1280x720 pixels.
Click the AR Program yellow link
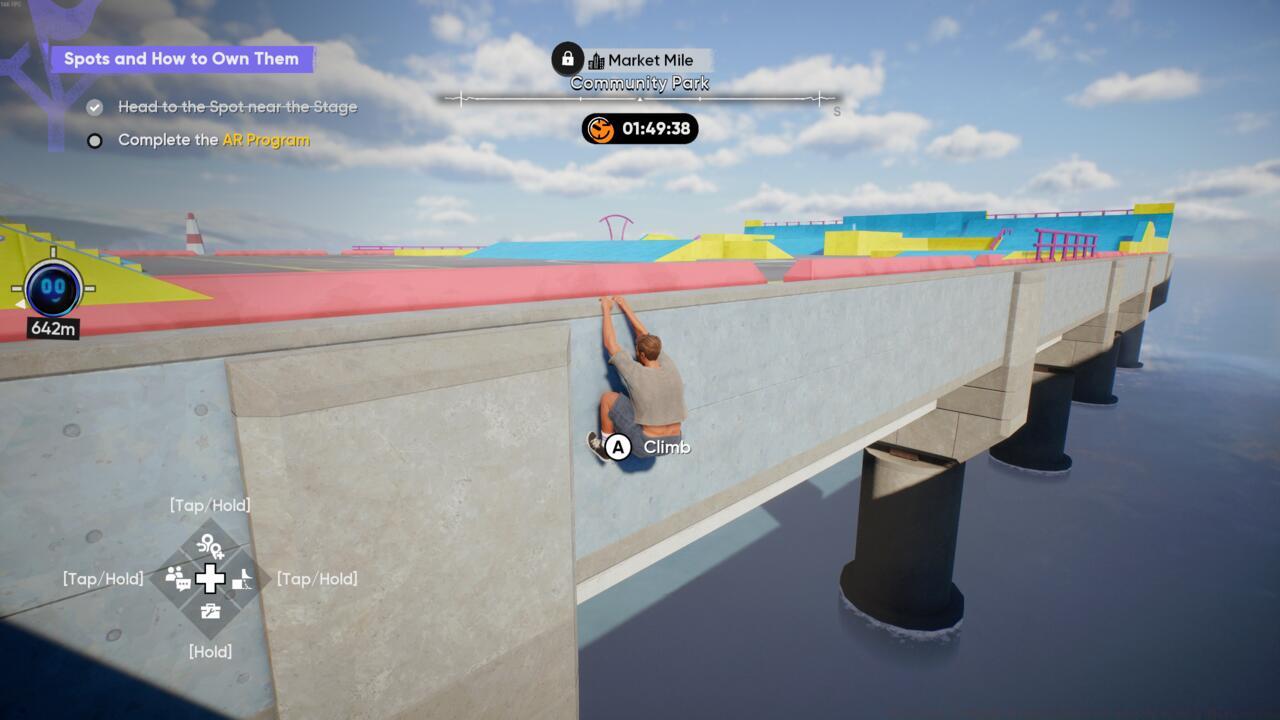point(264,140)
